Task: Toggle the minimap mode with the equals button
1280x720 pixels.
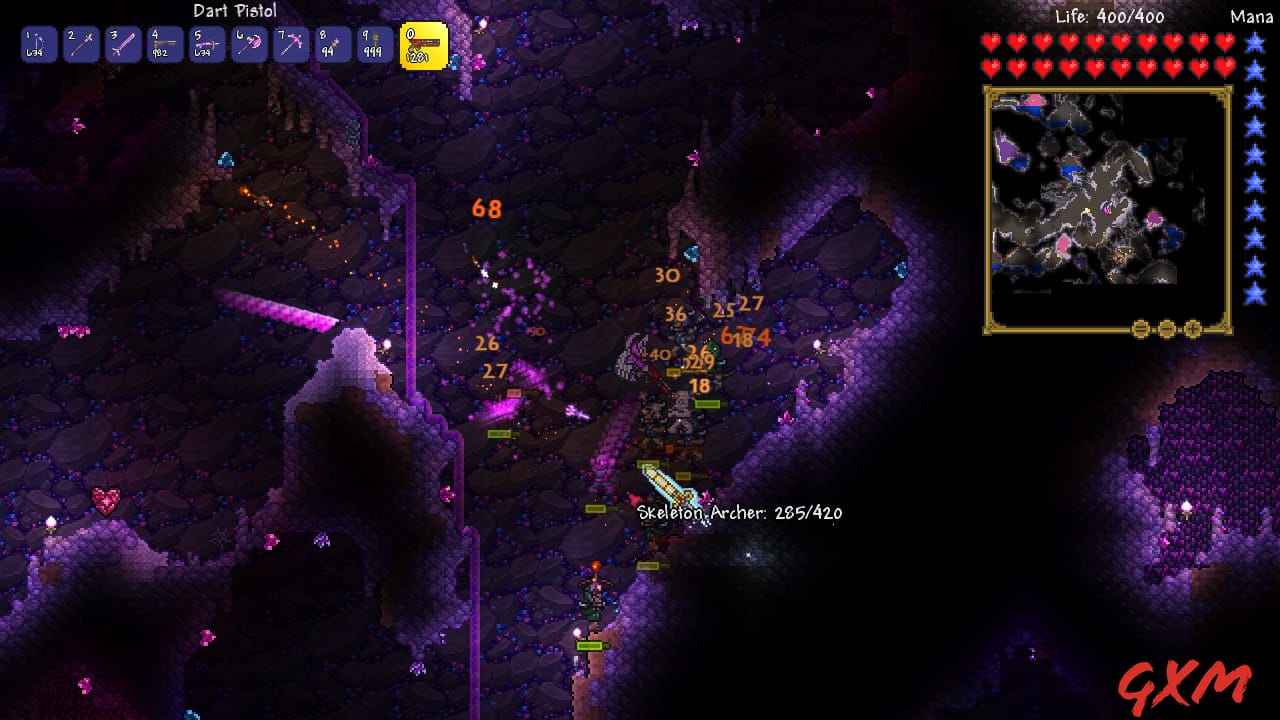Action: (x=1140, y=329)
